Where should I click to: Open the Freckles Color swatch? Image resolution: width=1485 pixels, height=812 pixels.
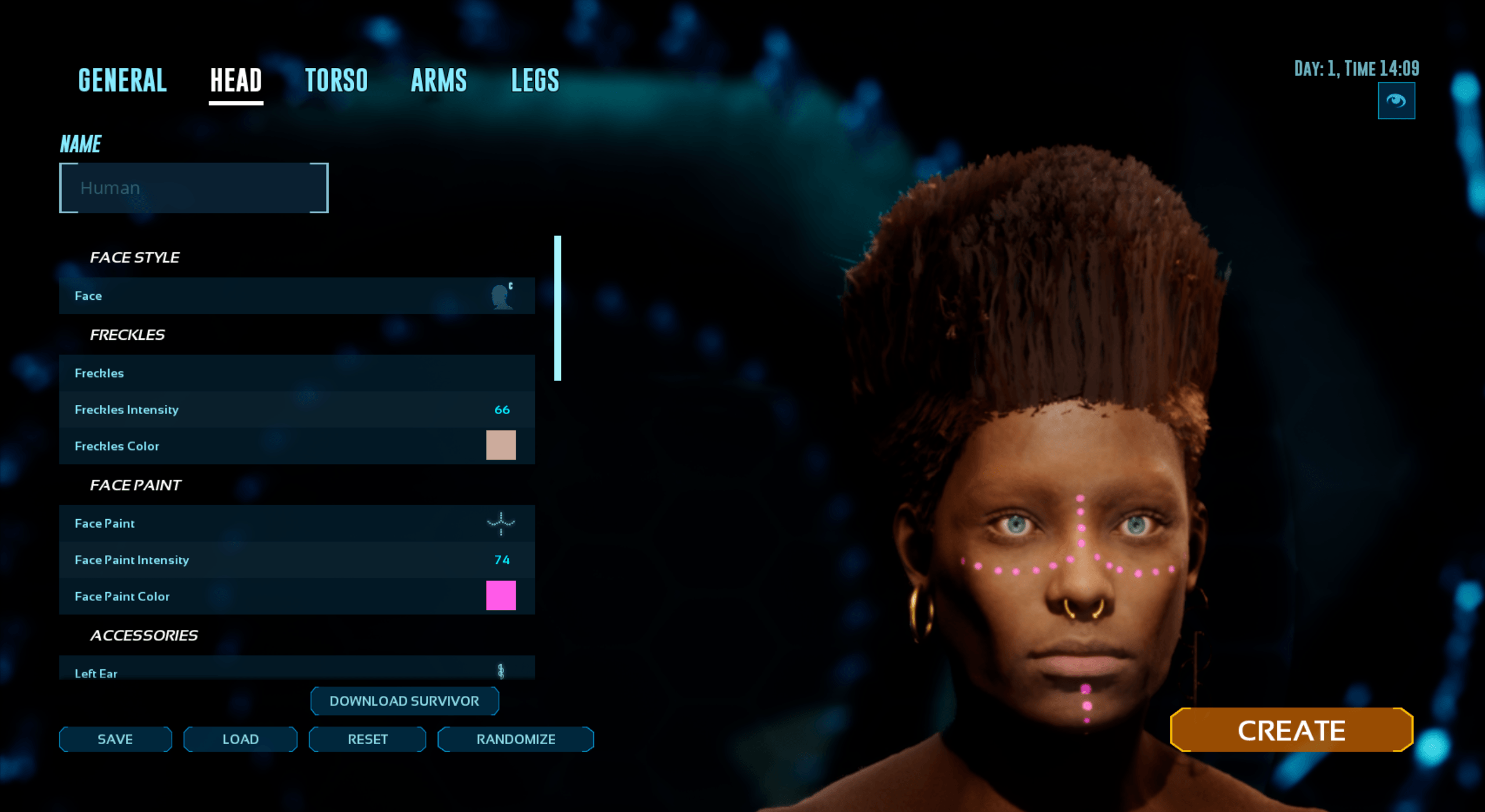click(501, 445)
